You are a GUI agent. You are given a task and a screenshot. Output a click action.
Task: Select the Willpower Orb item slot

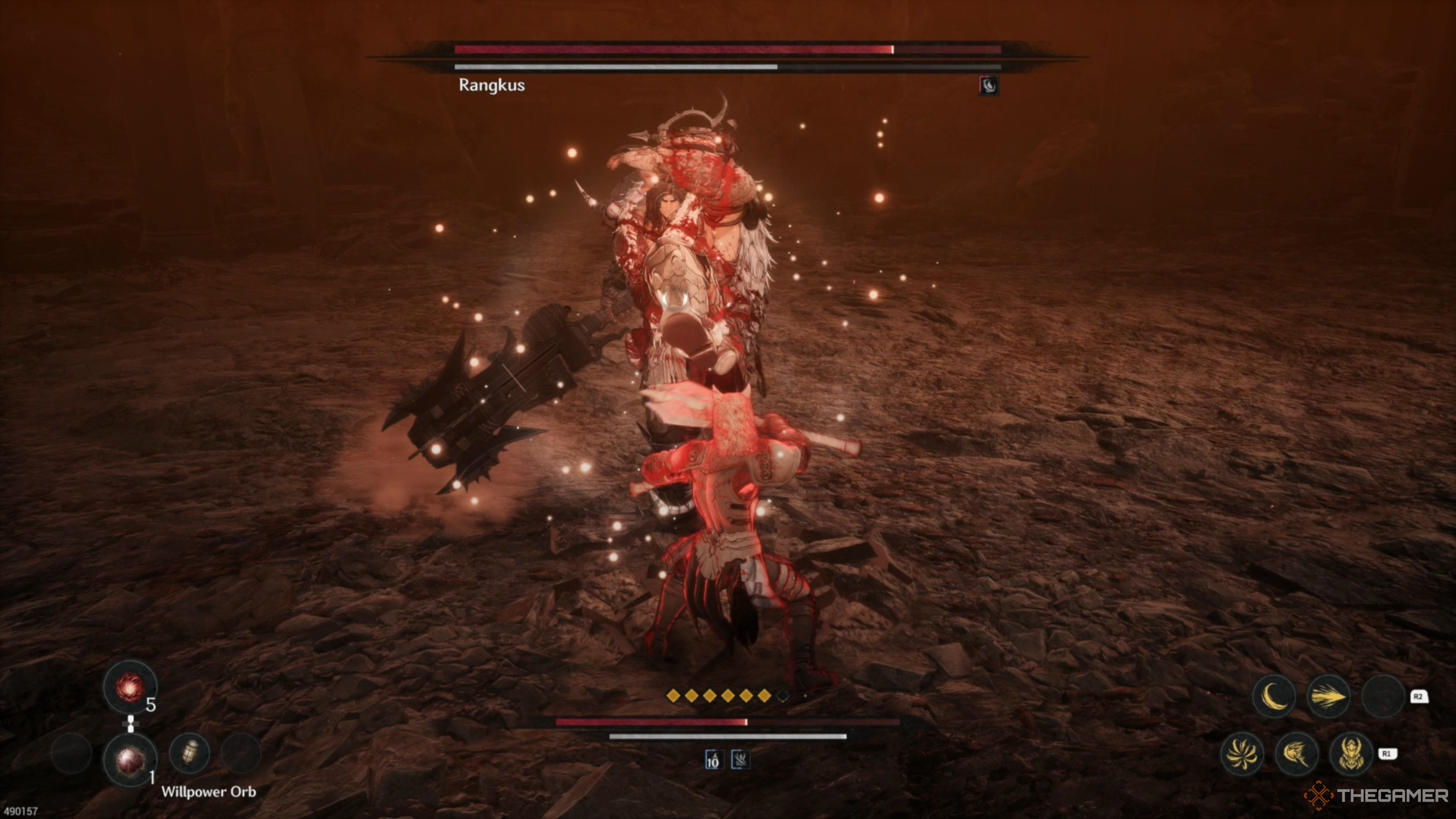click(129, 760)
